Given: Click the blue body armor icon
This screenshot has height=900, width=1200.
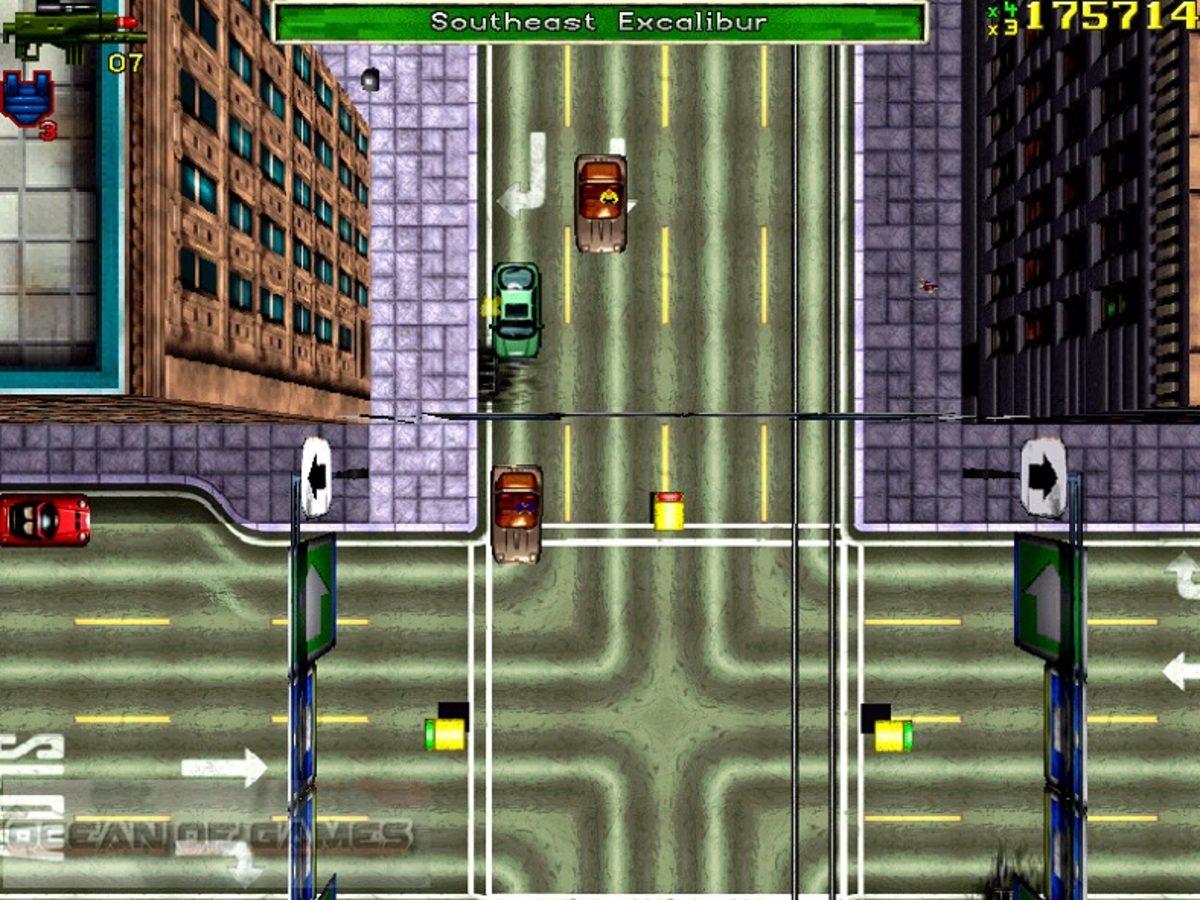Looking at the screenshot, I should click(26, 97).
